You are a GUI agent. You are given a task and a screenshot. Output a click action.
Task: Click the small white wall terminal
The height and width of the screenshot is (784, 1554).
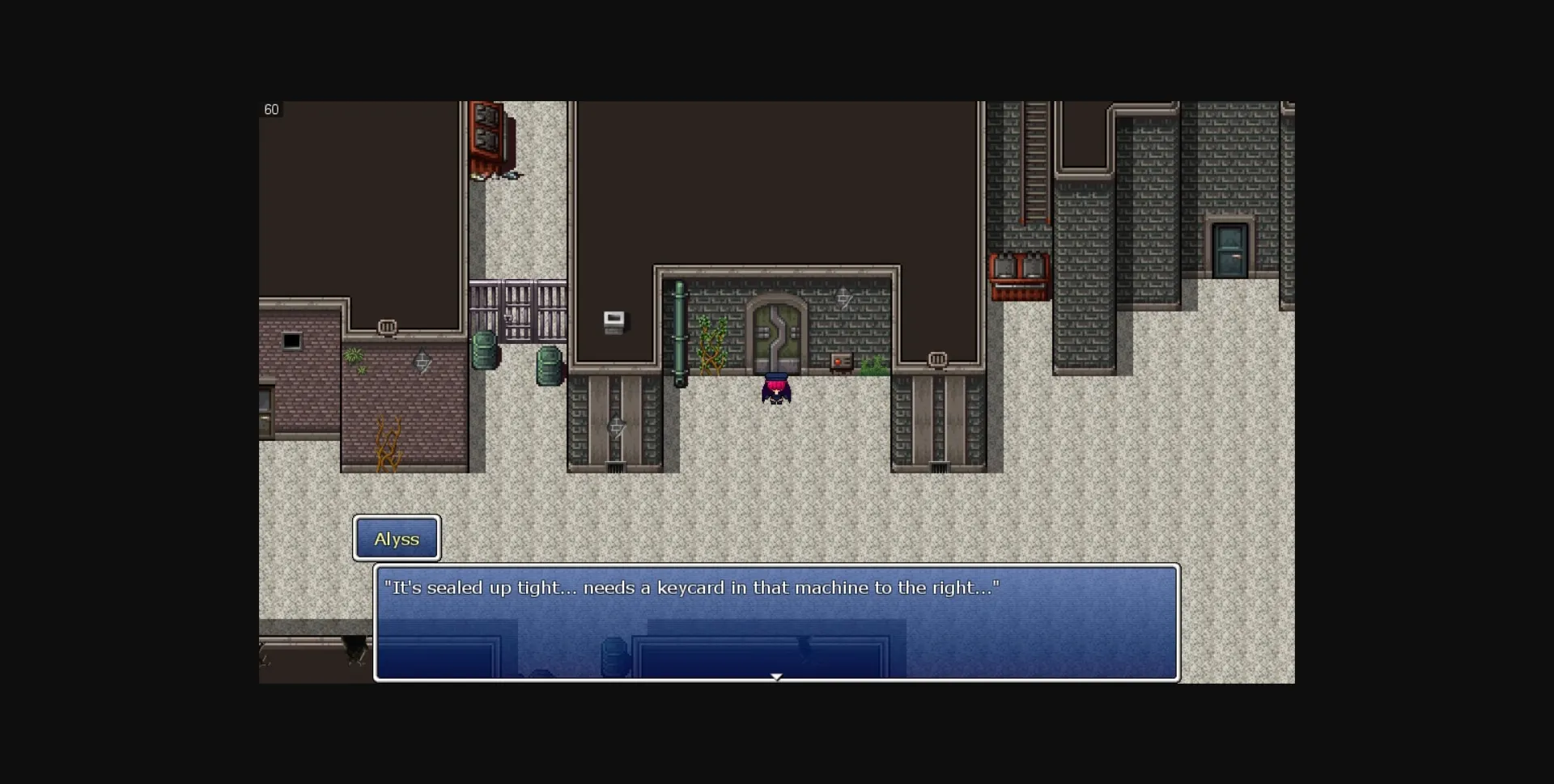coord(614,320)
